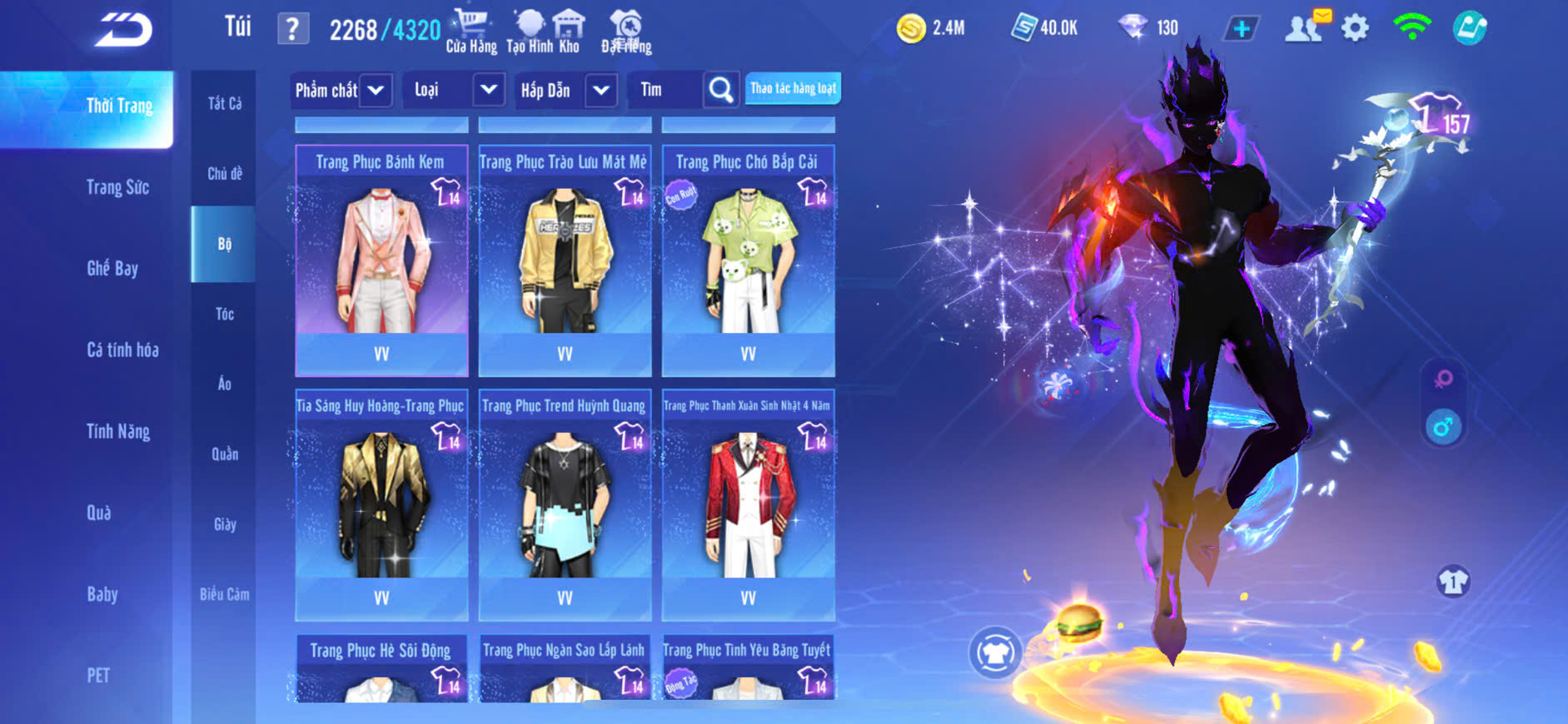The height and width of the screenshot is (724, 1568).
Task: Switch to the Trang Sức category
Action: pos(118,187)
